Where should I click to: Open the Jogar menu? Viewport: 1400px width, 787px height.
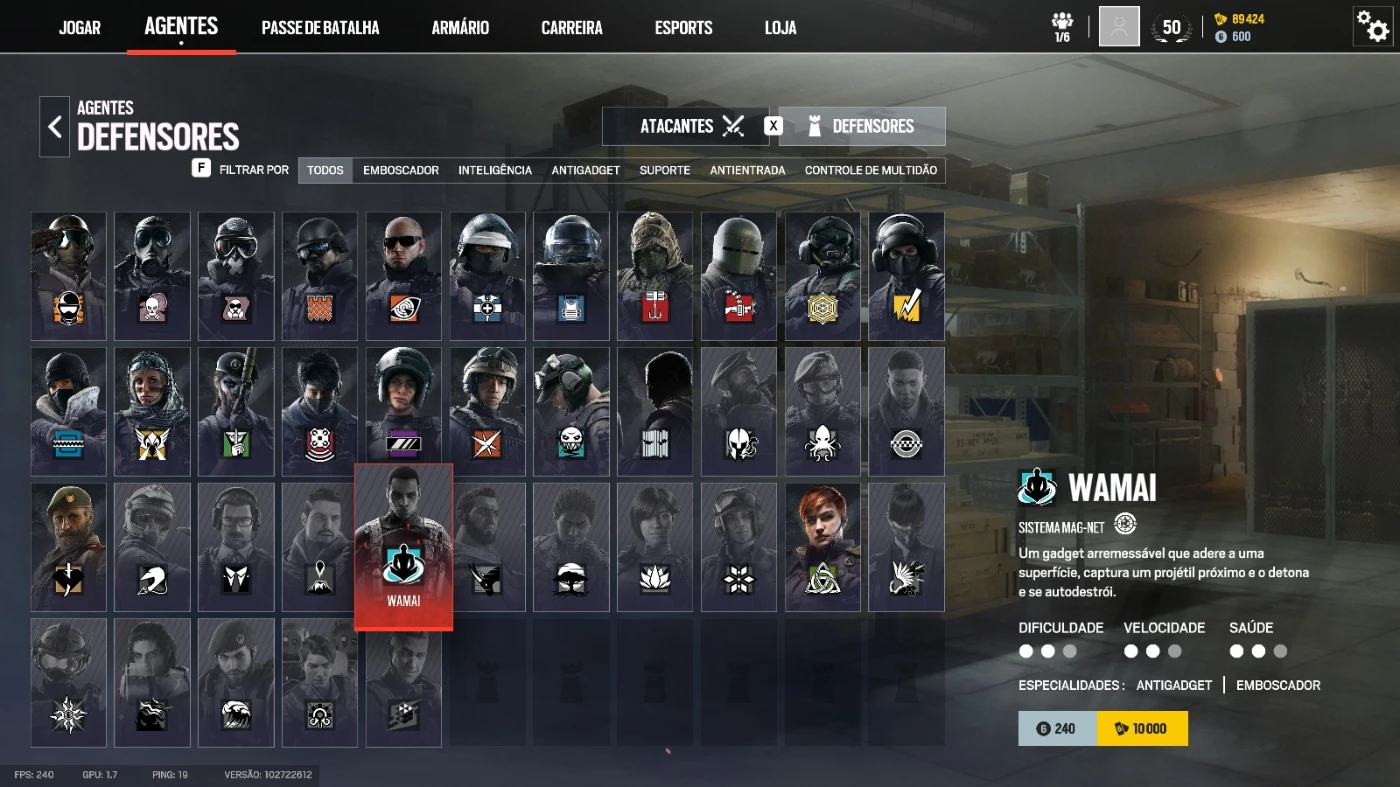click(80, 28)
